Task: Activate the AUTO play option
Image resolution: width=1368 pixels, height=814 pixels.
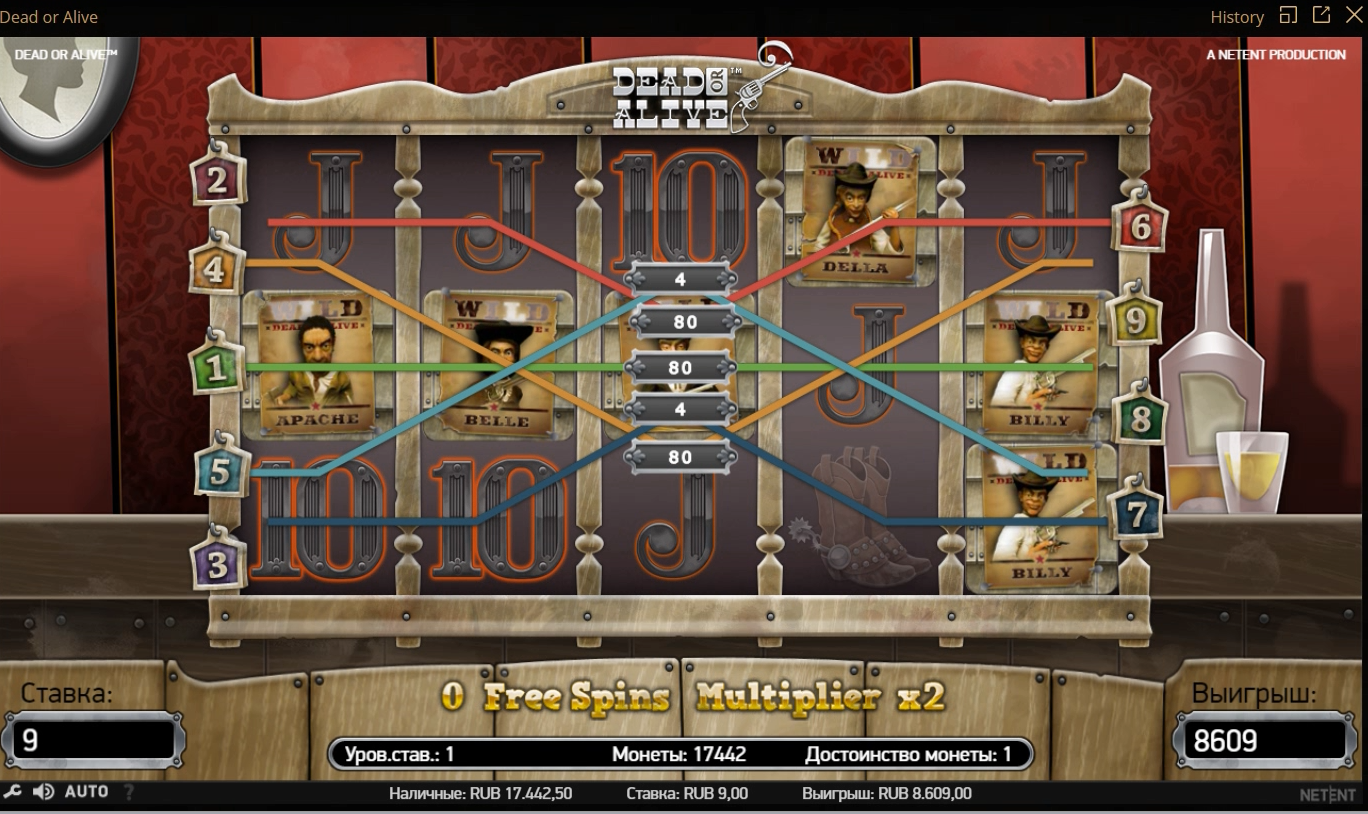Action: pyautogui.click(x=86, y=792)
